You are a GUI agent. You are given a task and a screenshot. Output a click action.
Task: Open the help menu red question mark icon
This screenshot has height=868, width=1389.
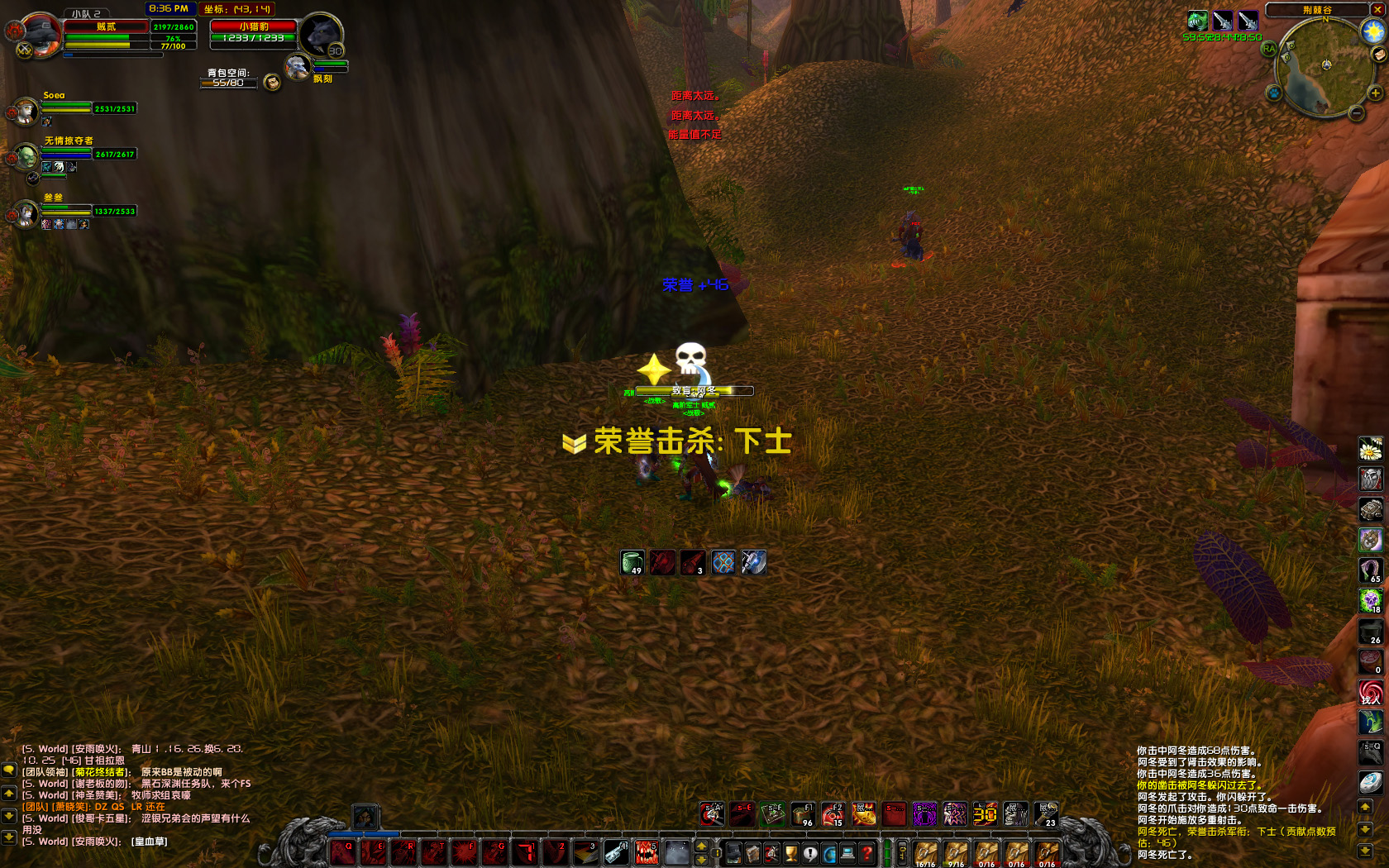pos(866,853)
